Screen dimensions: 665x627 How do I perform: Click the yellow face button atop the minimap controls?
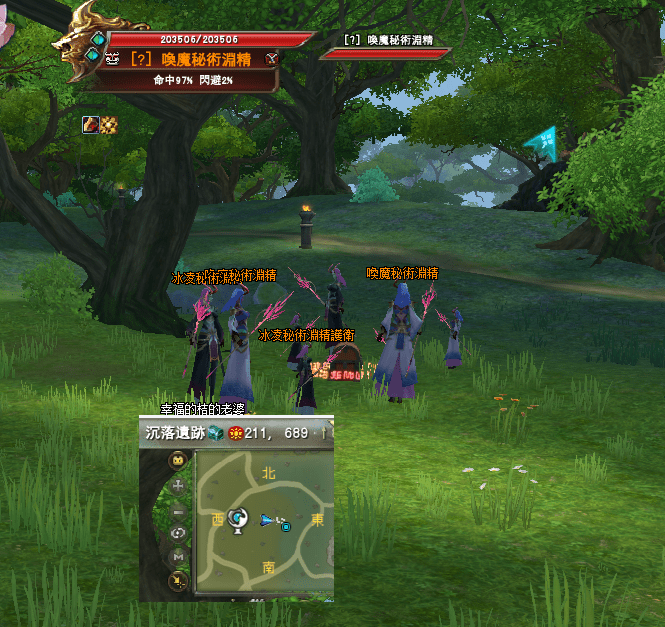point(179,461)
